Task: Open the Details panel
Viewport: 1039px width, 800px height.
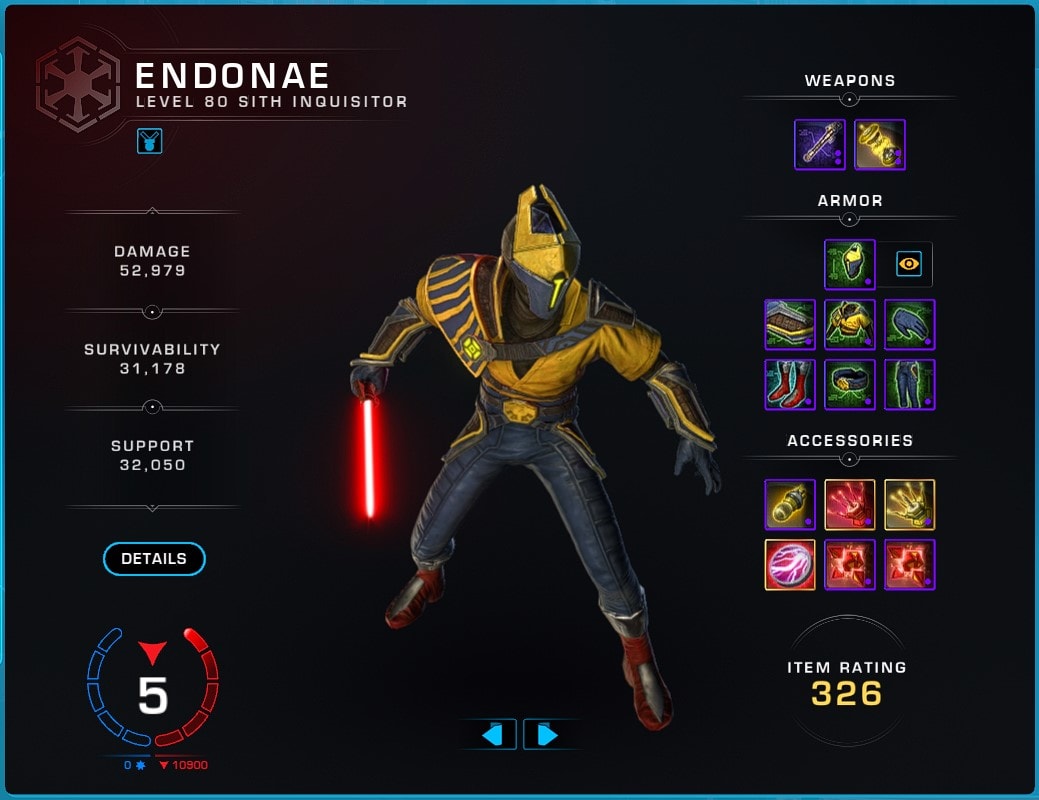Action: click(154, 559)
